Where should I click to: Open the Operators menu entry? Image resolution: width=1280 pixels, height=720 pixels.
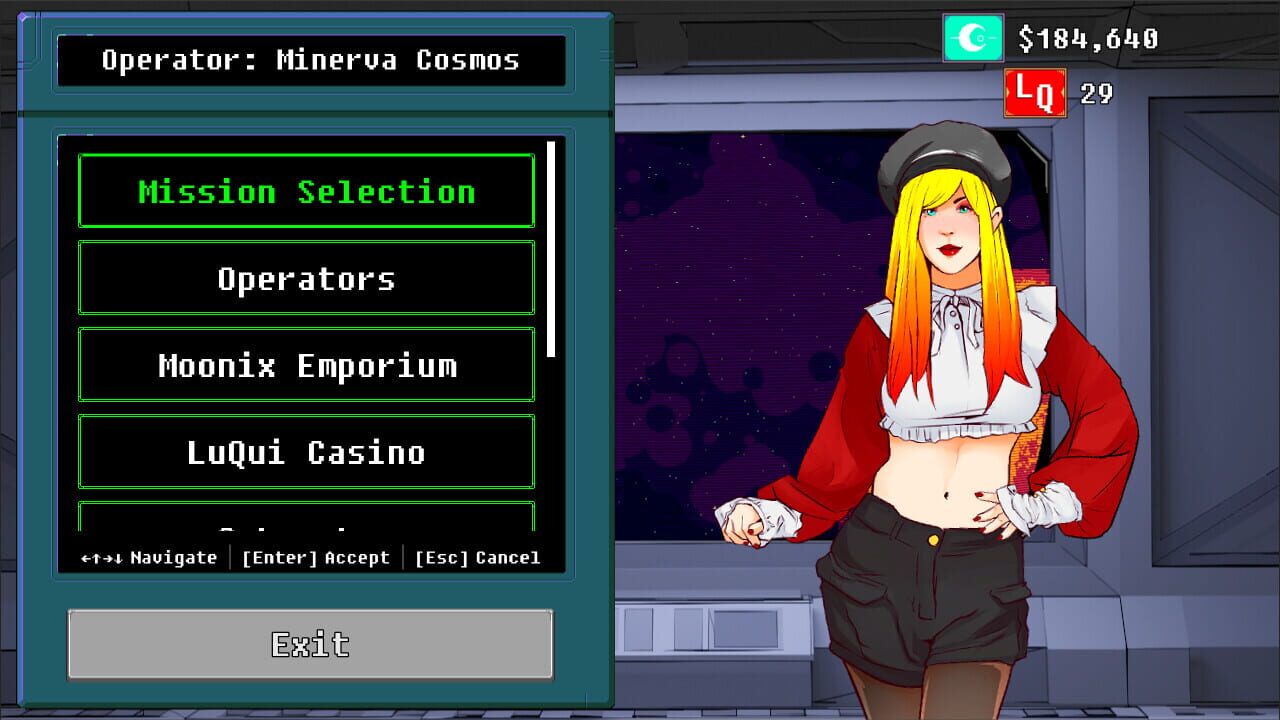306,278
